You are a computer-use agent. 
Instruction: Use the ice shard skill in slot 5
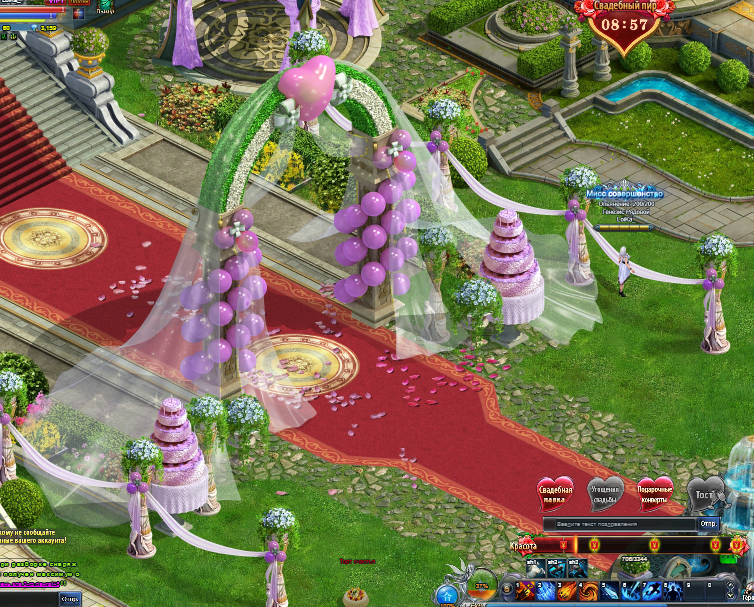pos(612,591)
